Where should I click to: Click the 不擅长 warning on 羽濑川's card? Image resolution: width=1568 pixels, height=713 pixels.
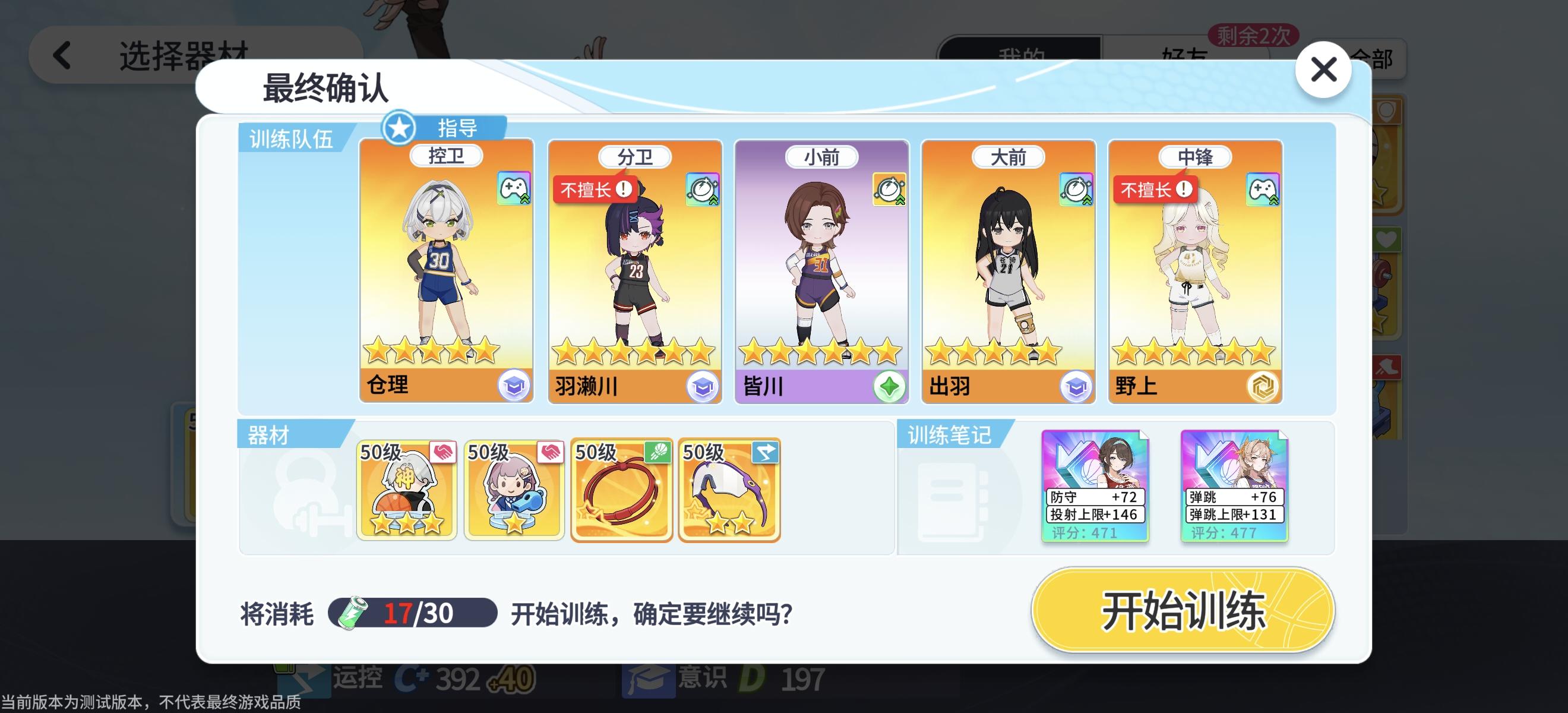point(594,189)
